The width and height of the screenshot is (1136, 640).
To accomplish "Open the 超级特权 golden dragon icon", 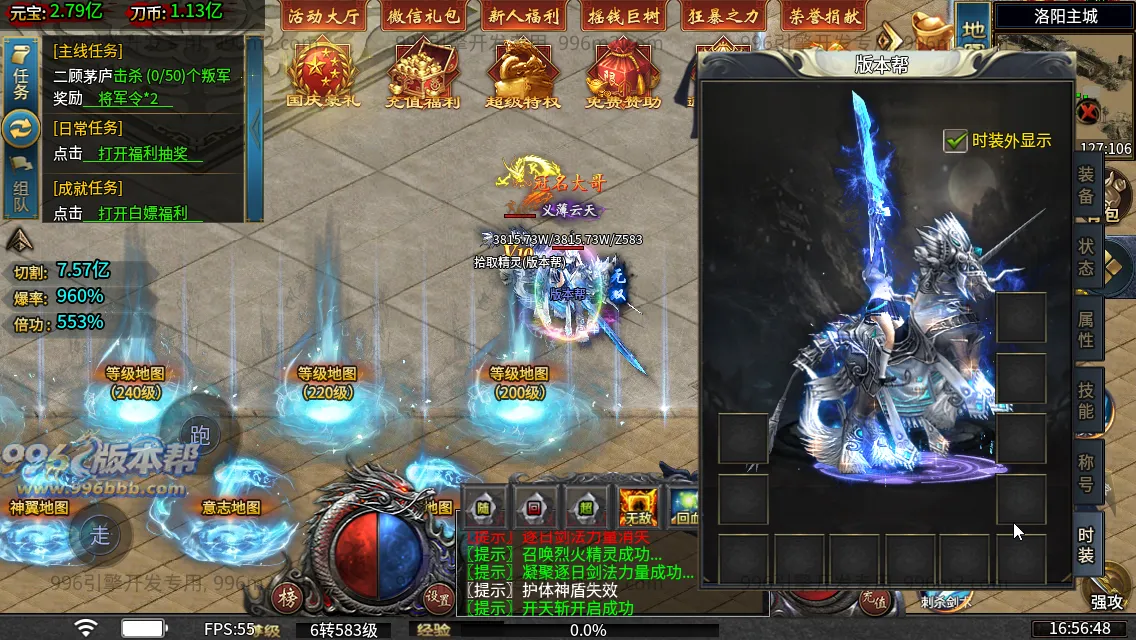I will click(522, 72).
